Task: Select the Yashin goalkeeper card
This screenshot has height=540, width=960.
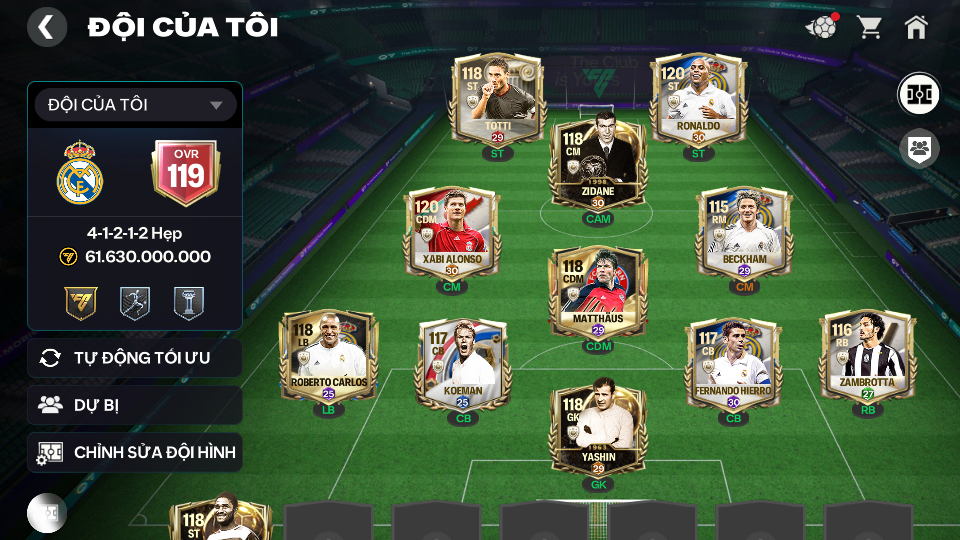Action: [597, 431]
